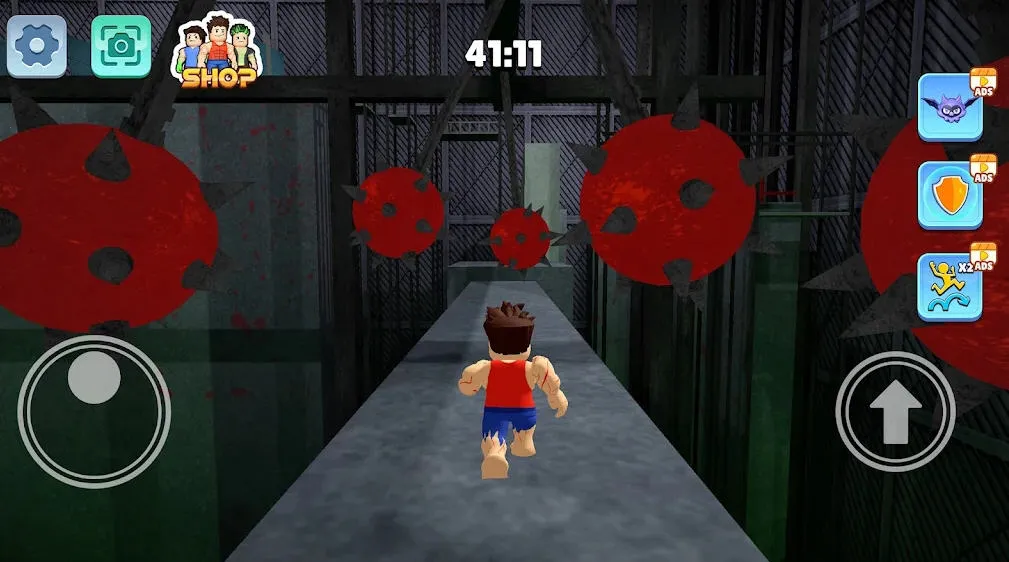This screenshot has height=562, width=1009.
Task: Open the character SHOP
Action: (218, 50)
